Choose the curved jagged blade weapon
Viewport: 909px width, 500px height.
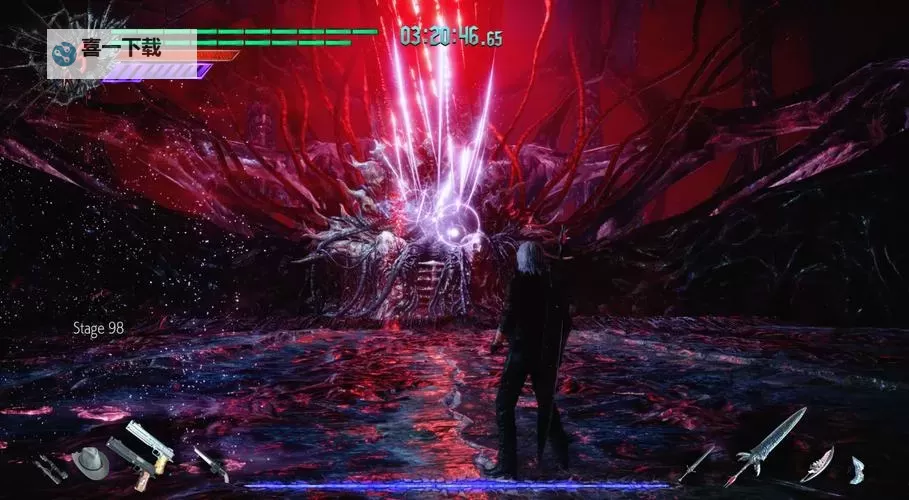click(x=818, y=463)
